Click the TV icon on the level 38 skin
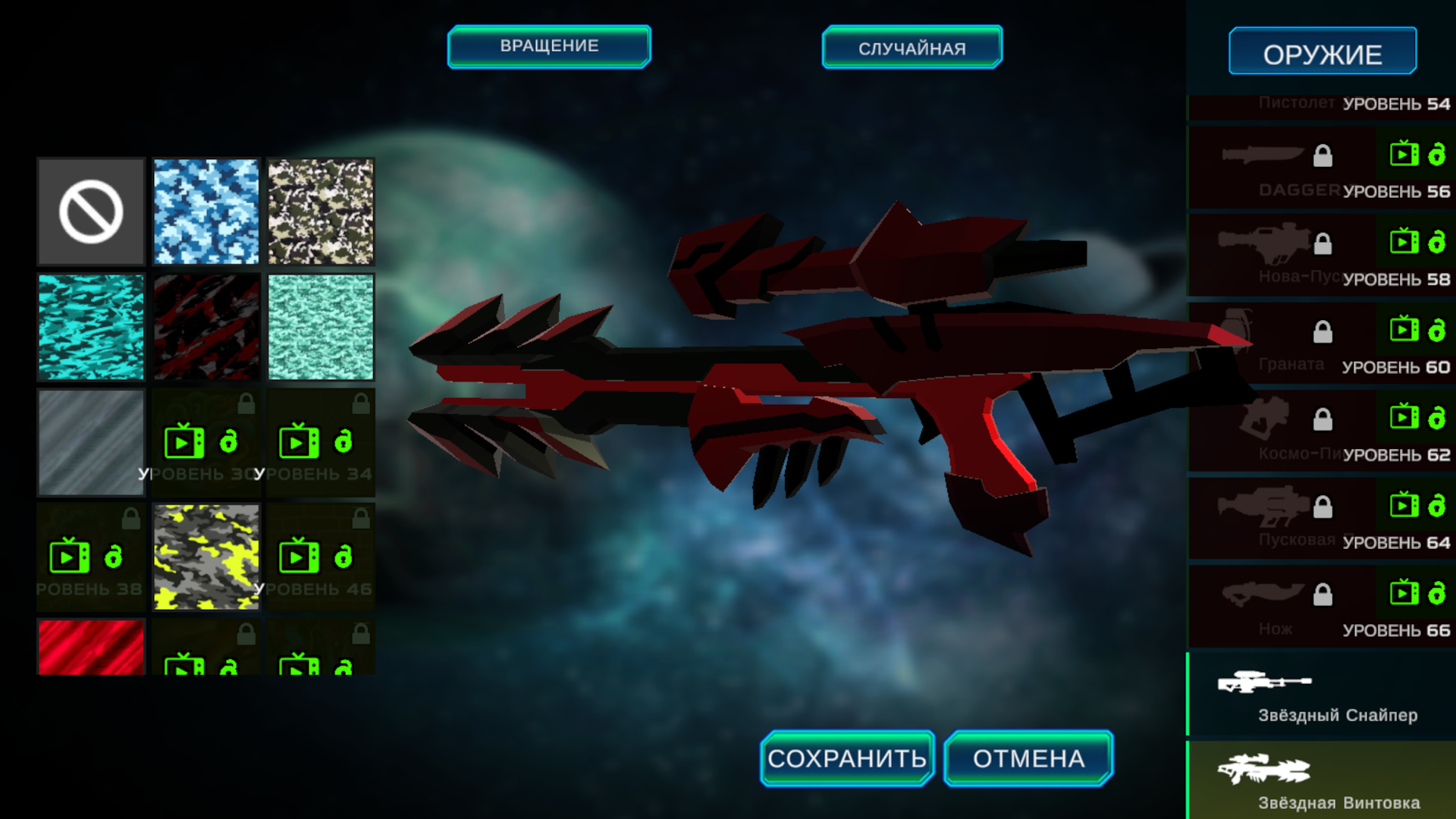 coord(71,557)
